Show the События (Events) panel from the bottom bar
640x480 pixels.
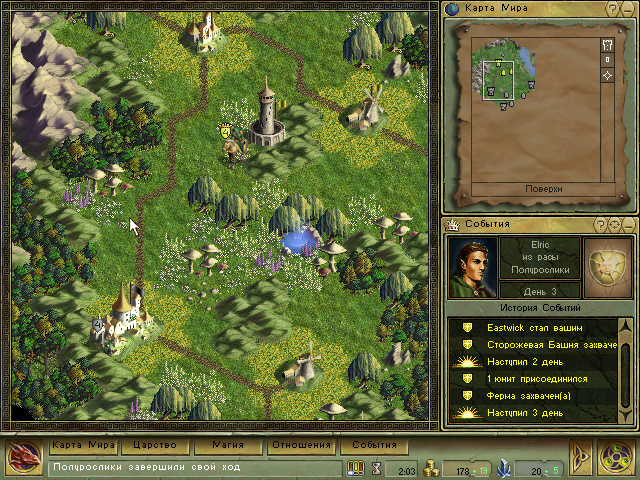373,445
